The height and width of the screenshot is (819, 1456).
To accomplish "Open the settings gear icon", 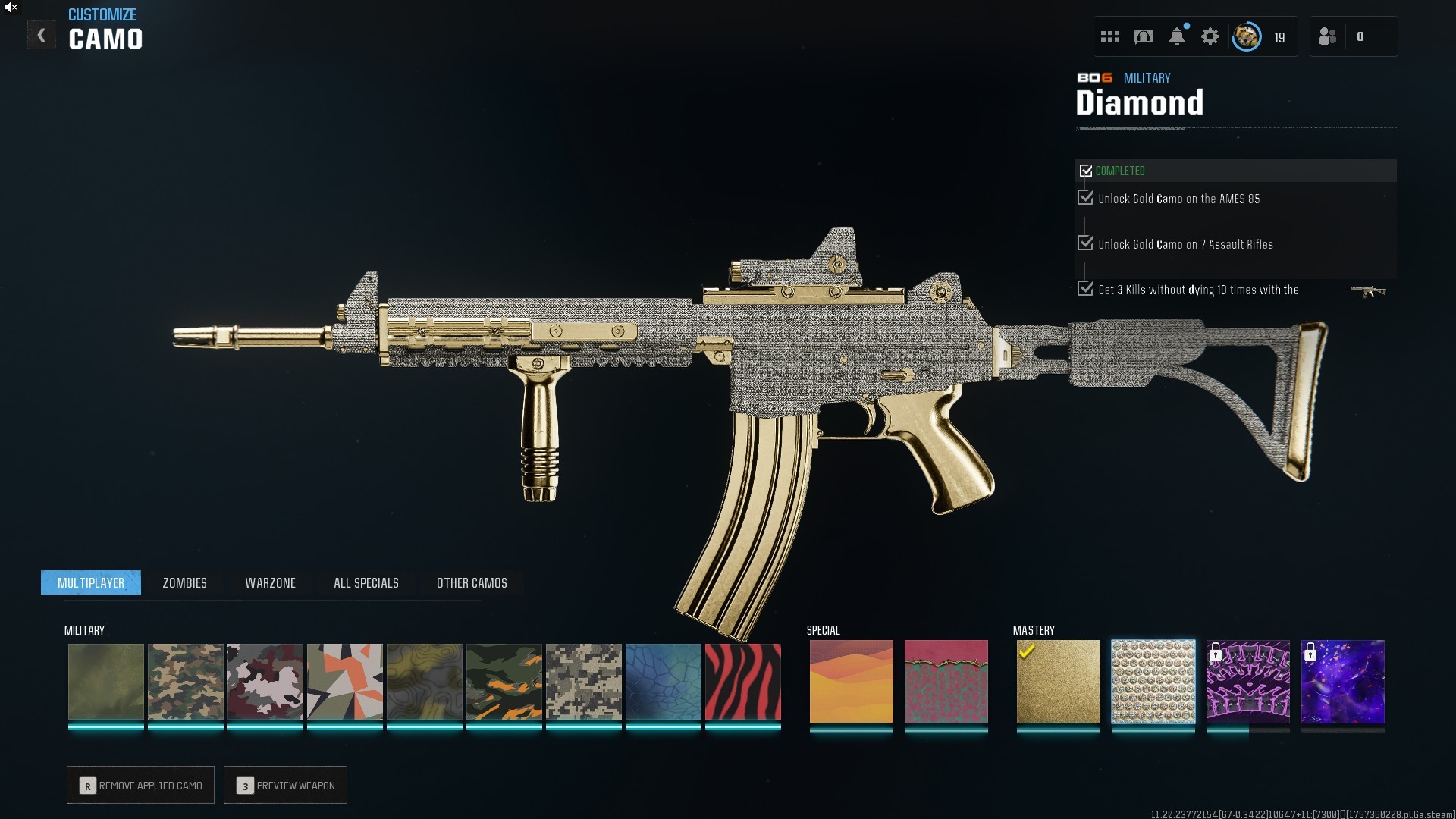I will 1210,36.
